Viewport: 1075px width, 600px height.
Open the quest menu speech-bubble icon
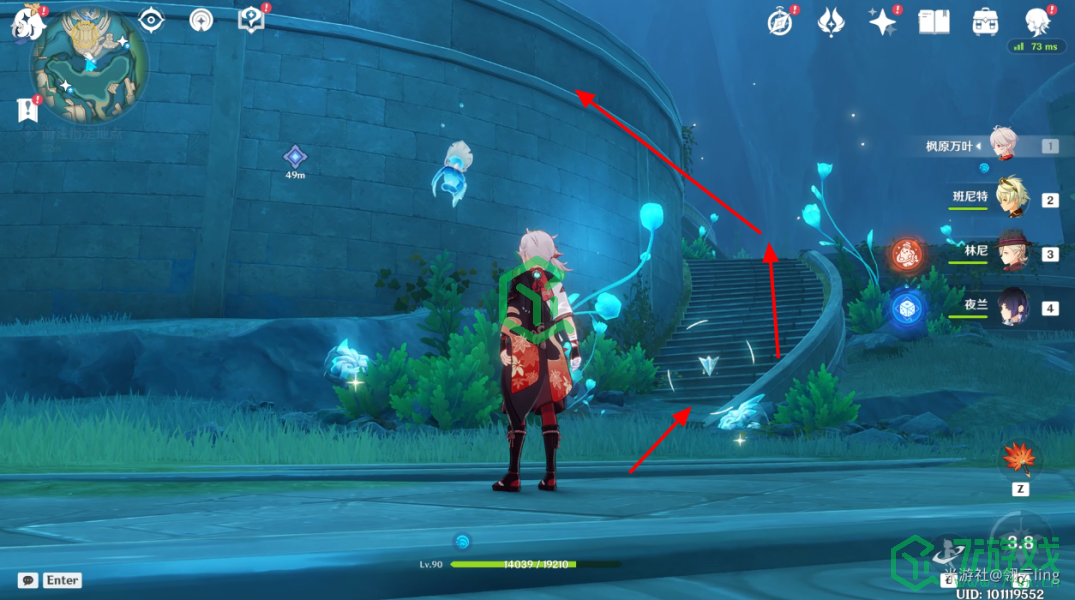pos(251,19)
